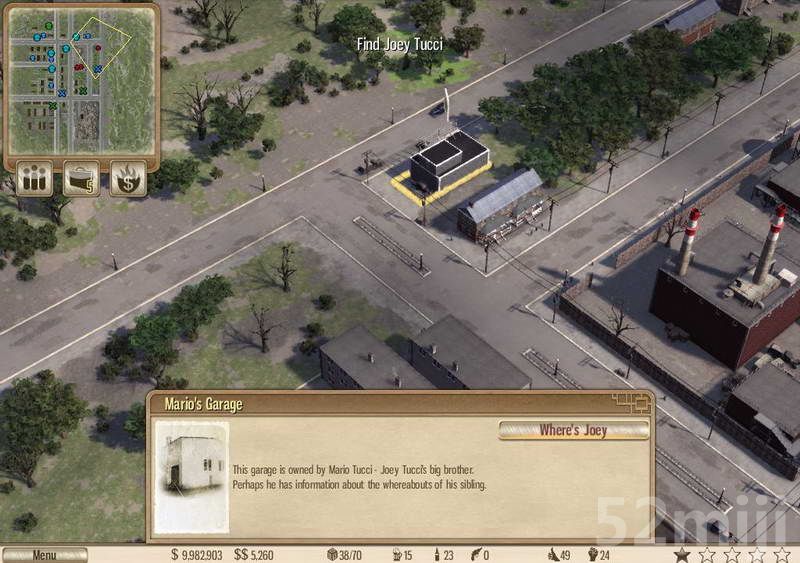Open the flaming dollar sign icon

point(128,179)
